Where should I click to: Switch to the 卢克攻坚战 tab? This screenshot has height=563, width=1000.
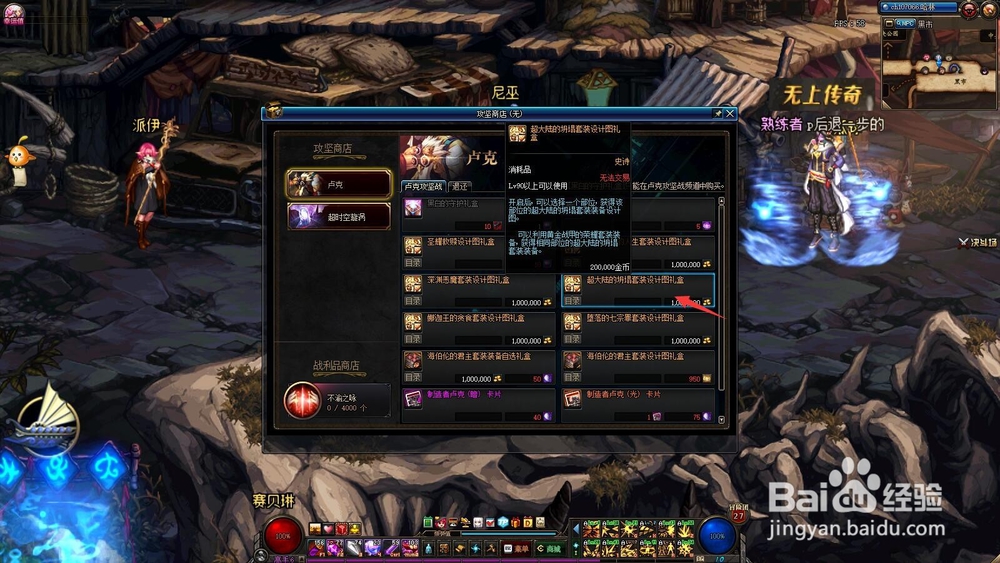coord(424,186)
